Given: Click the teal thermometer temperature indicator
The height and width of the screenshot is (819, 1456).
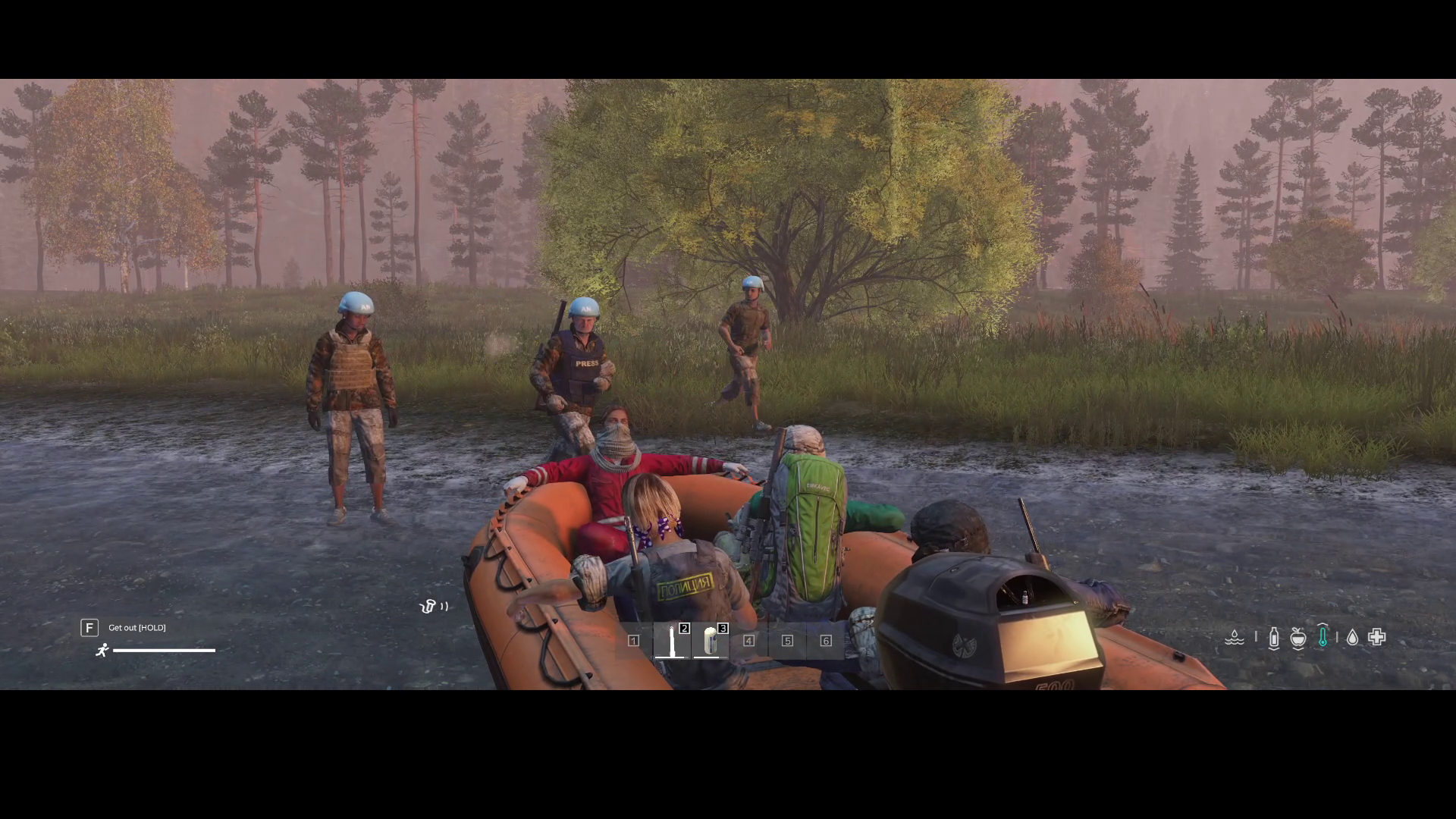Looking at the screenshot, I should point(1324,637).
